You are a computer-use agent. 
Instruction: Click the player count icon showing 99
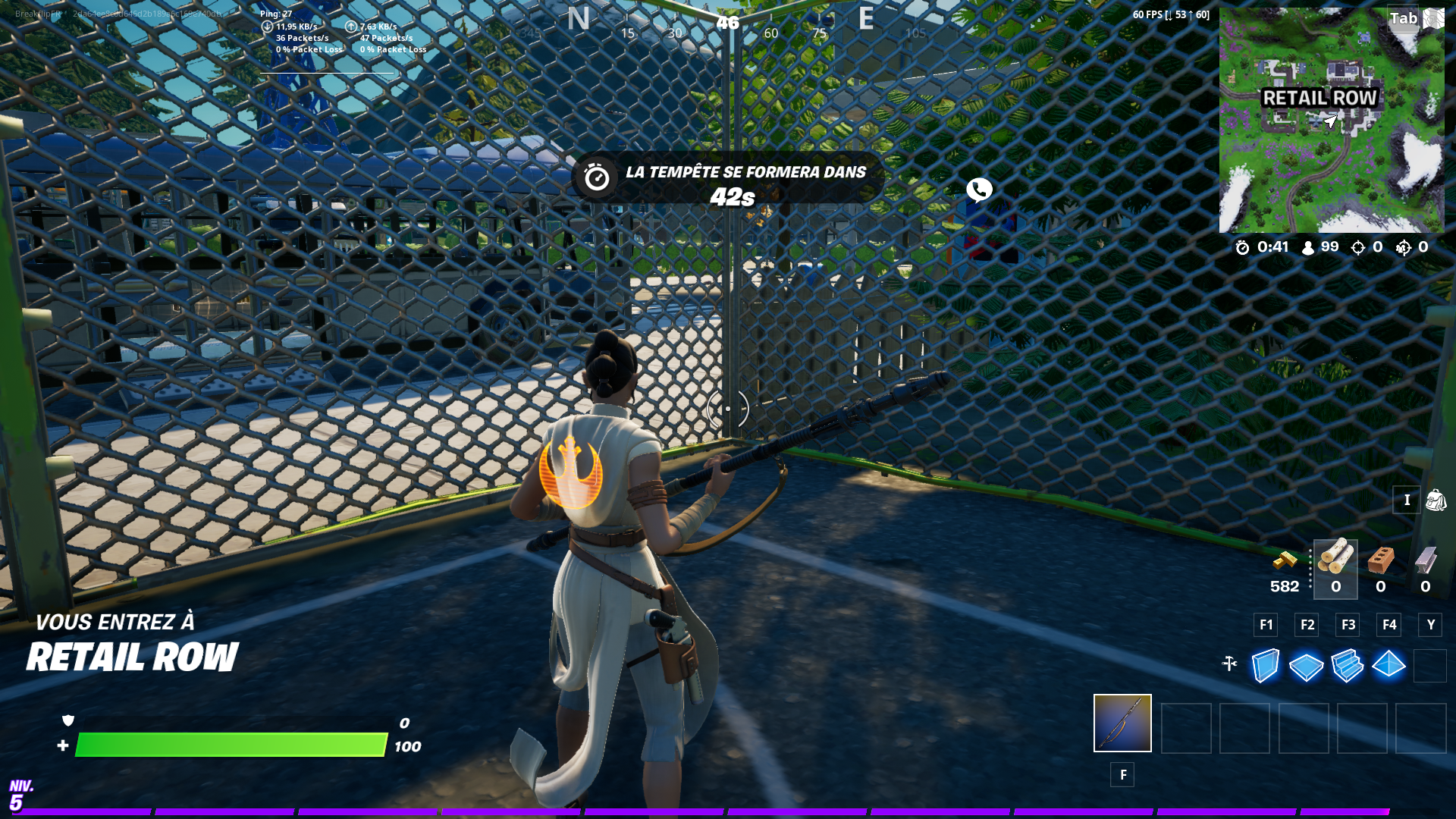[1306, 248]
